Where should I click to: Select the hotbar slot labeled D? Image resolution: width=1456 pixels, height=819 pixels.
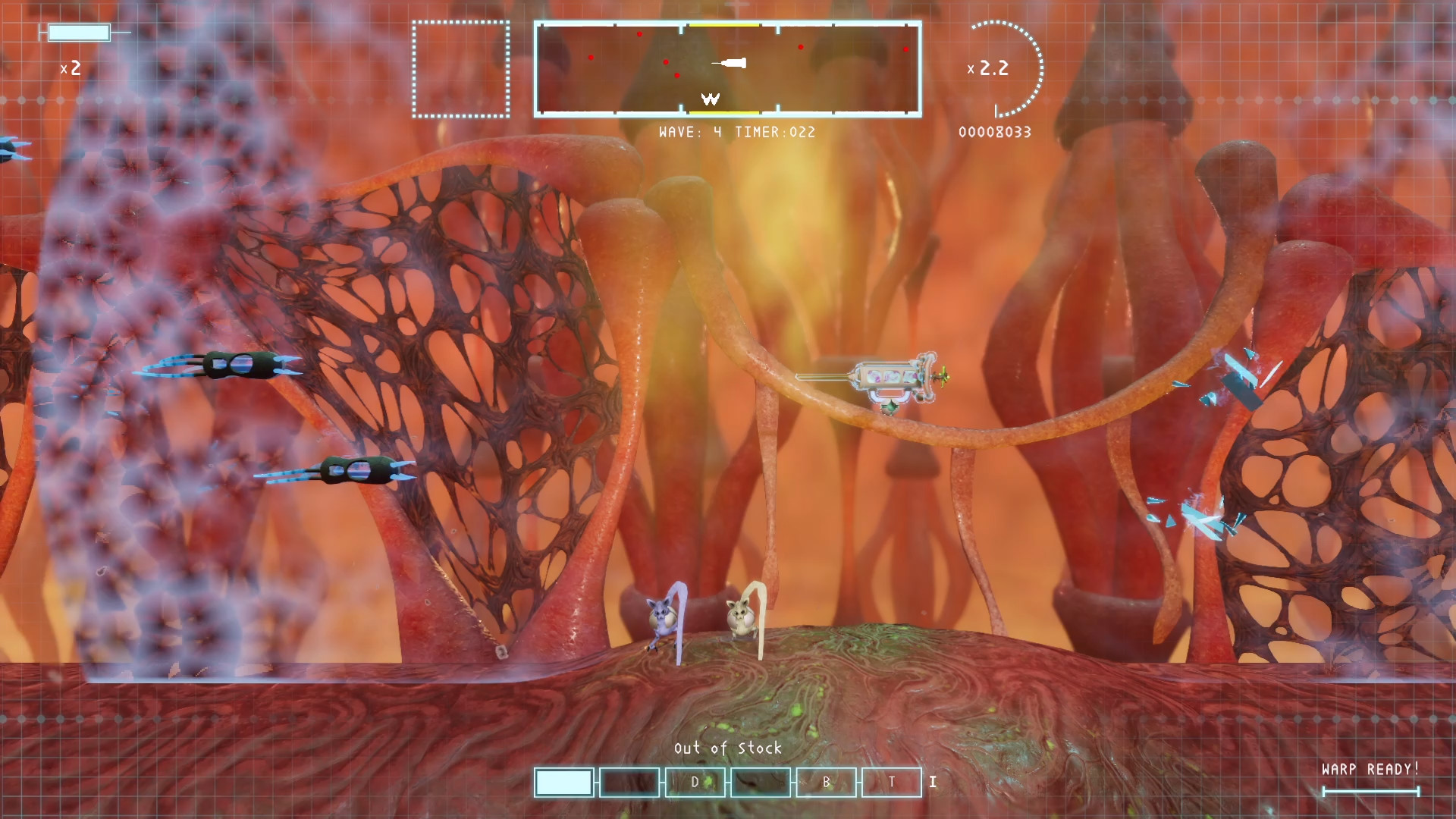coord(694,783)
